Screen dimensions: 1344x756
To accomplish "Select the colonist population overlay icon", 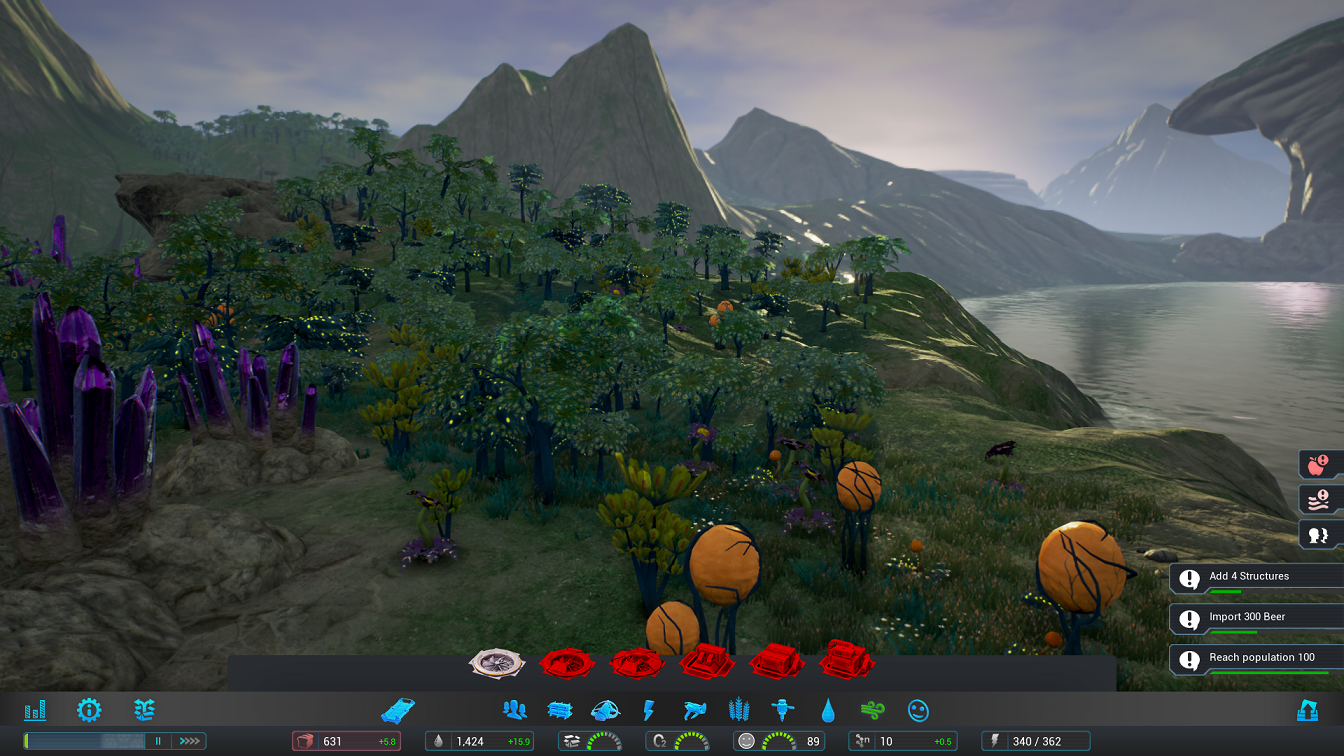I will 514,710.
